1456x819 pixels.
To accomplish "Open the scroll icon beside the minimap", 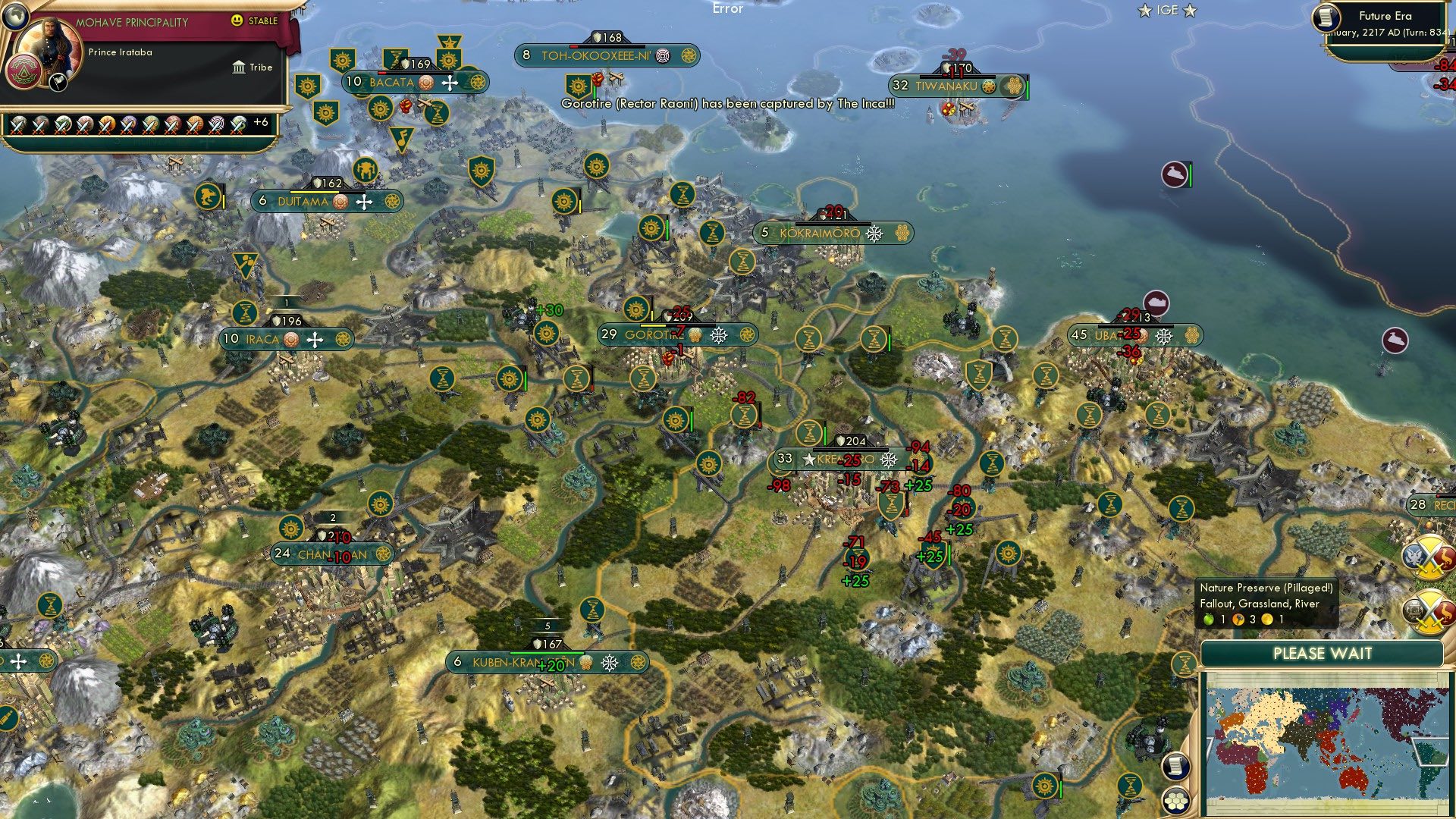I will tap(1175, 766).
